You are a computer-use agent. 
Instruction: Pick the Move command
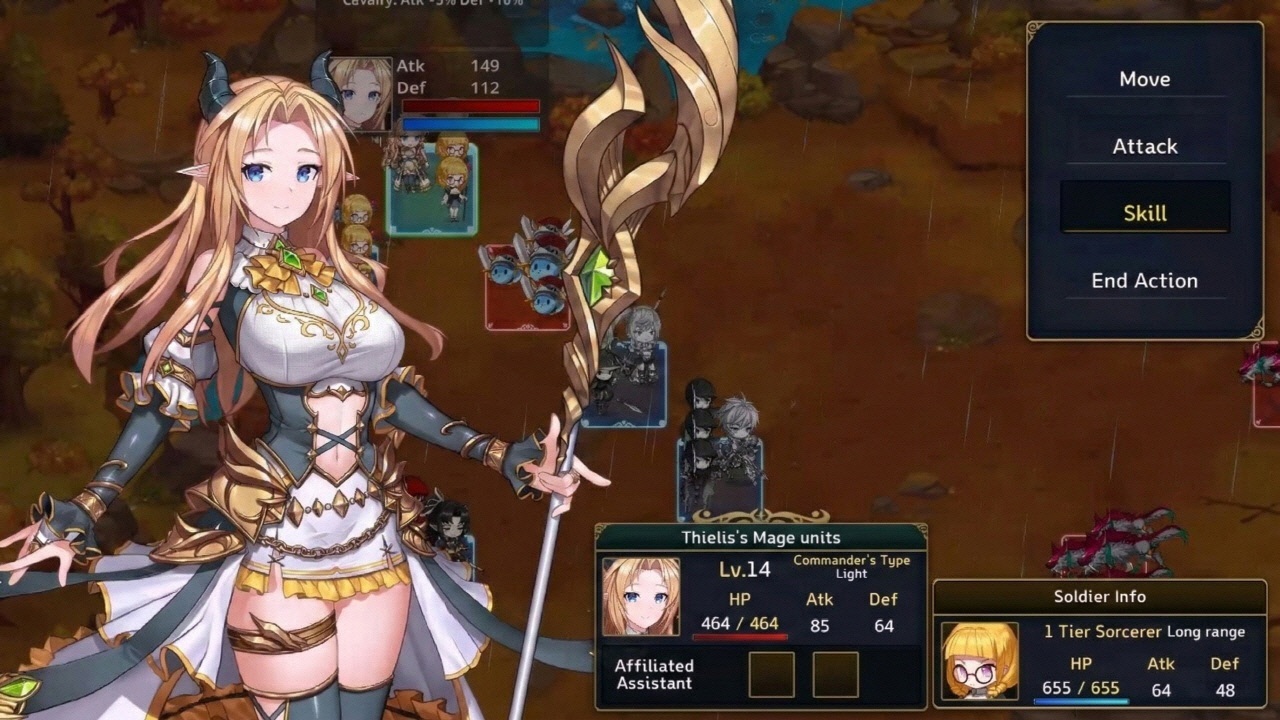[1146, 79]
